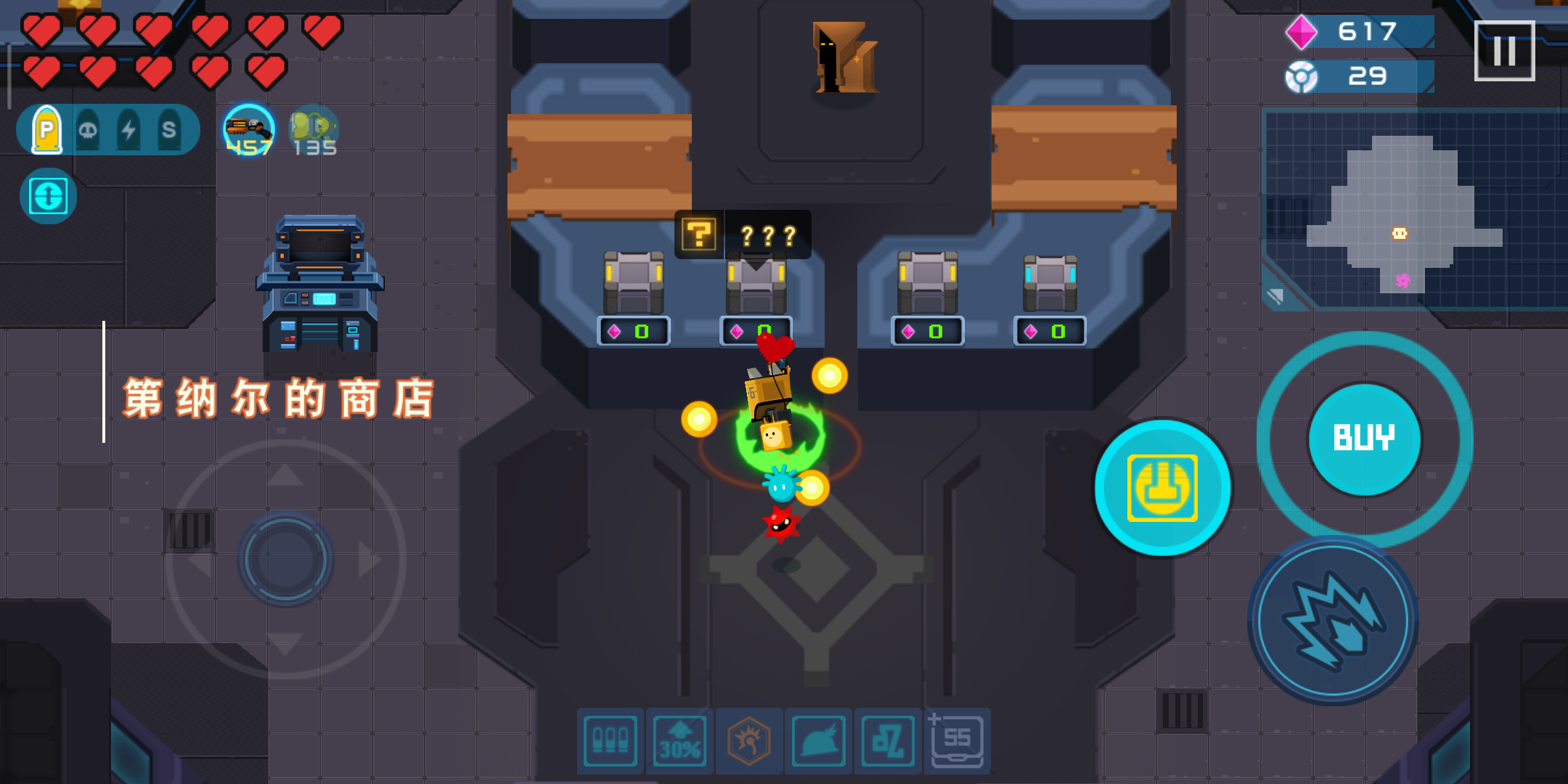Open the minimap panel expander corner
This screenshot has width=1568, height=784.
pyautogui.click(x=1275, y=295)
